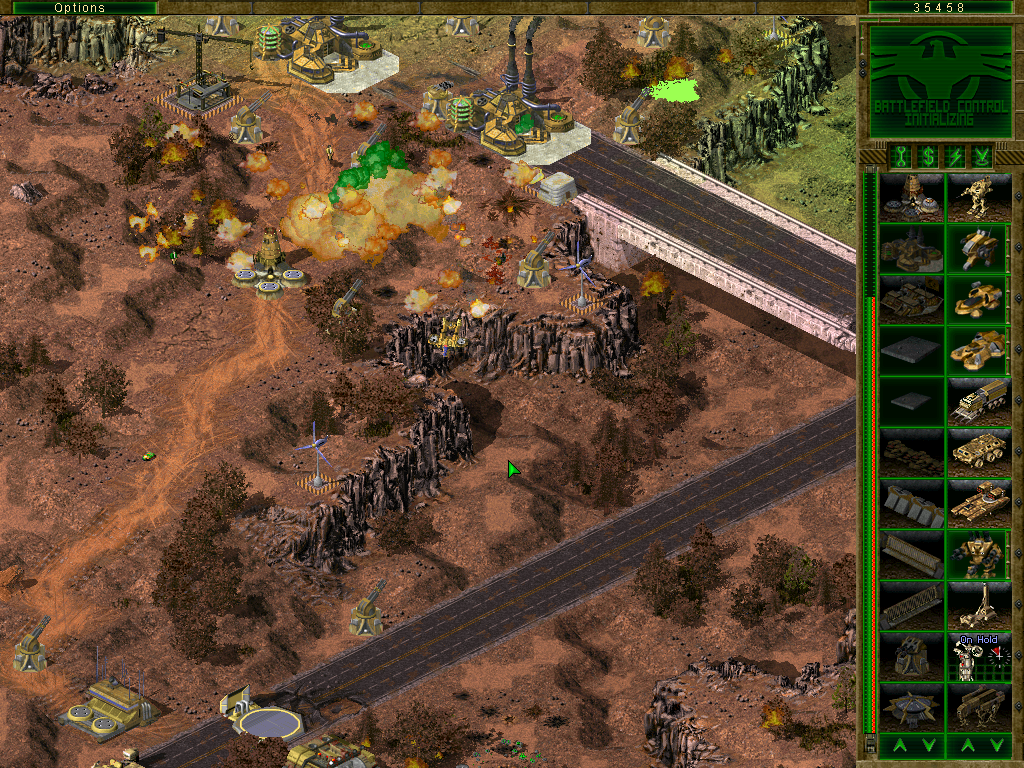Queue the four-legged Mammoth Mk II walker

980,707
